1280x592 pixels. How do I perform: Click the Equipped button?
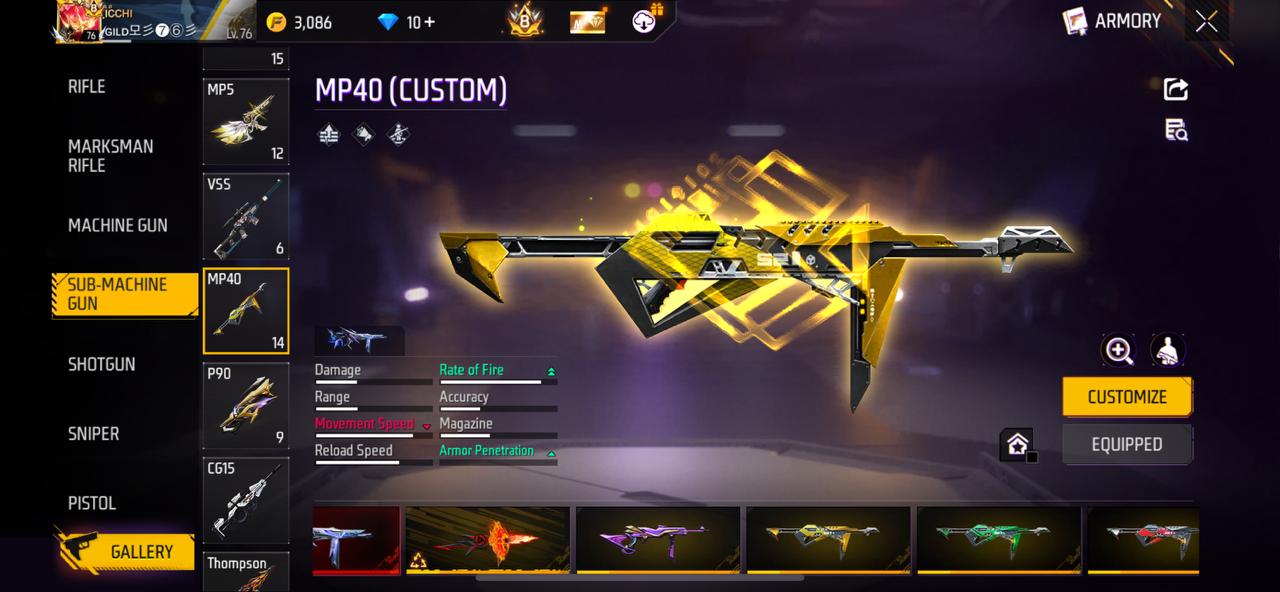pyautogui.click(x=1126, y=445)
